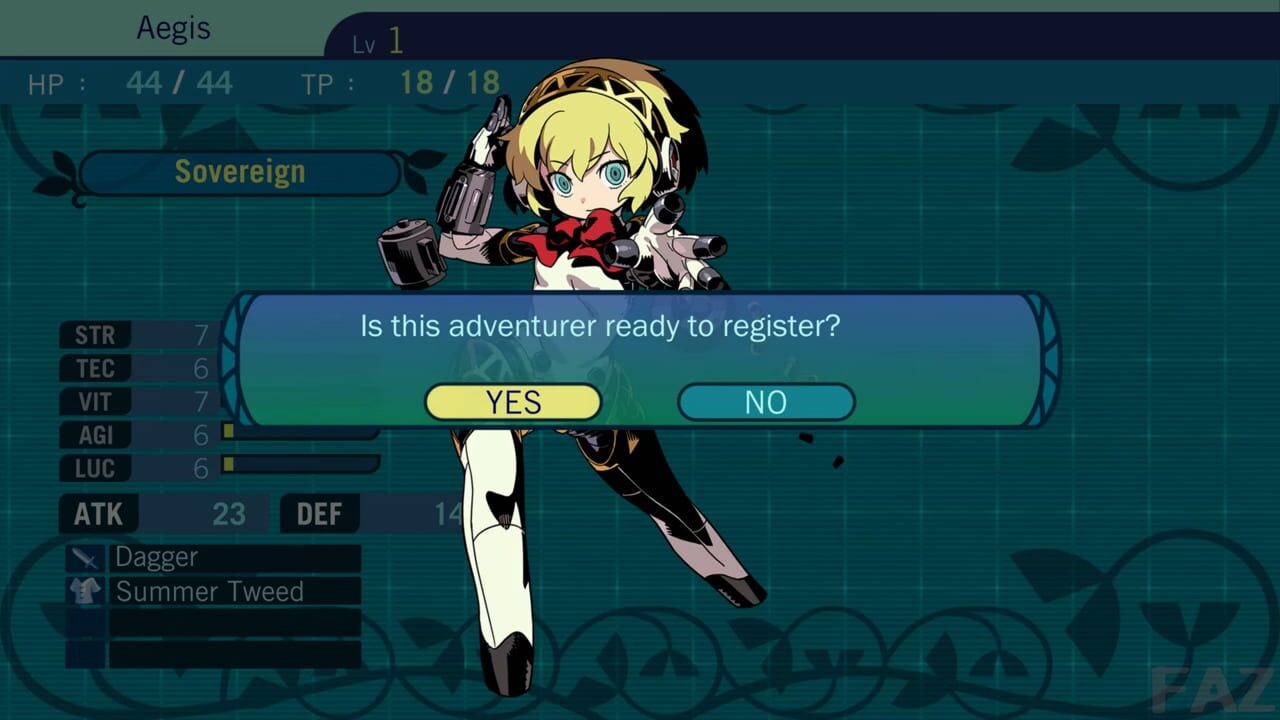
Task: Click the Sovereign class banner
Action: [x=240, y=171]
